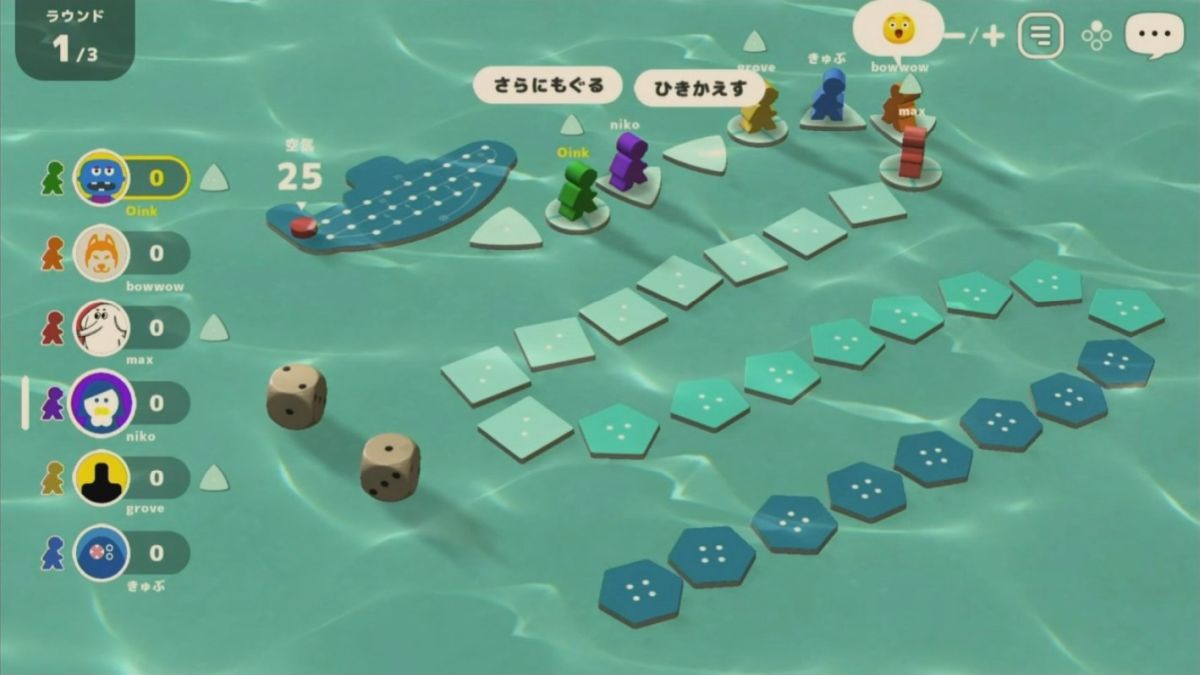
Task: Select max's elephant avatar
Action: point(101,327)
